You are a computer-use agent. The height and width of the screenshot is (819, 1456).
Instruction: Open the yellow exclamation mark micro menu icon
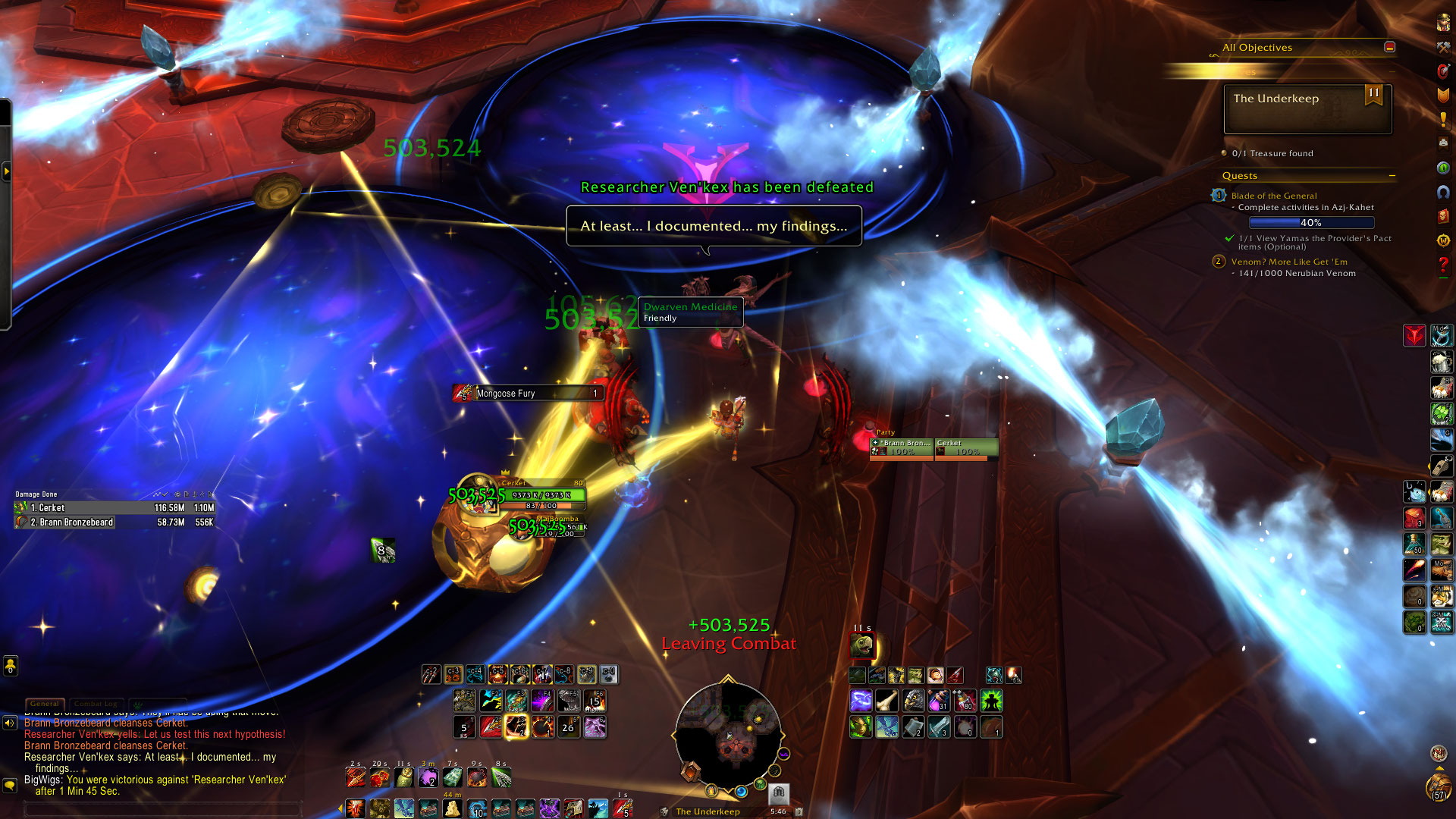pos(1443,119)
